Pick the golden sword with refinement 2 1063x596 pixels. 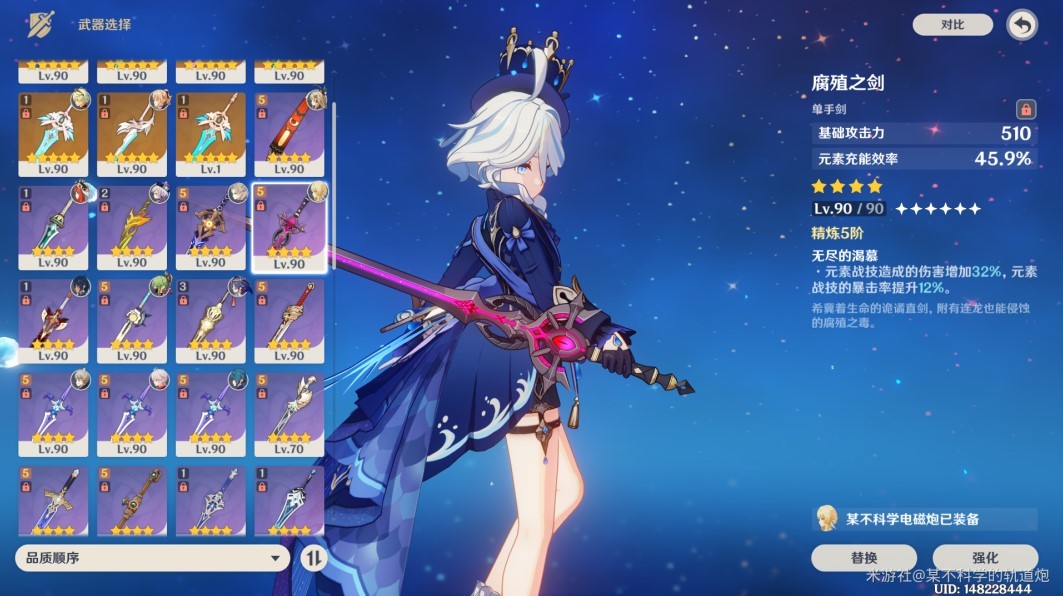(131, 227)
